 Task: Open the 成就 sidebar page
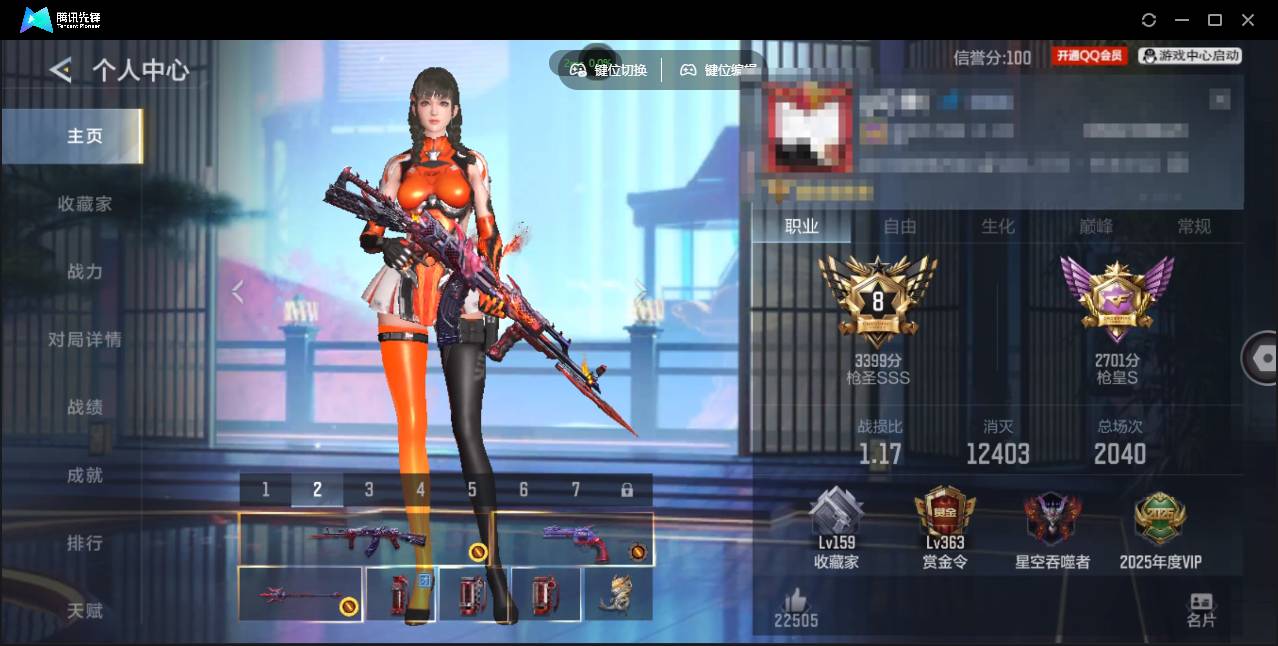pos(84,476)
